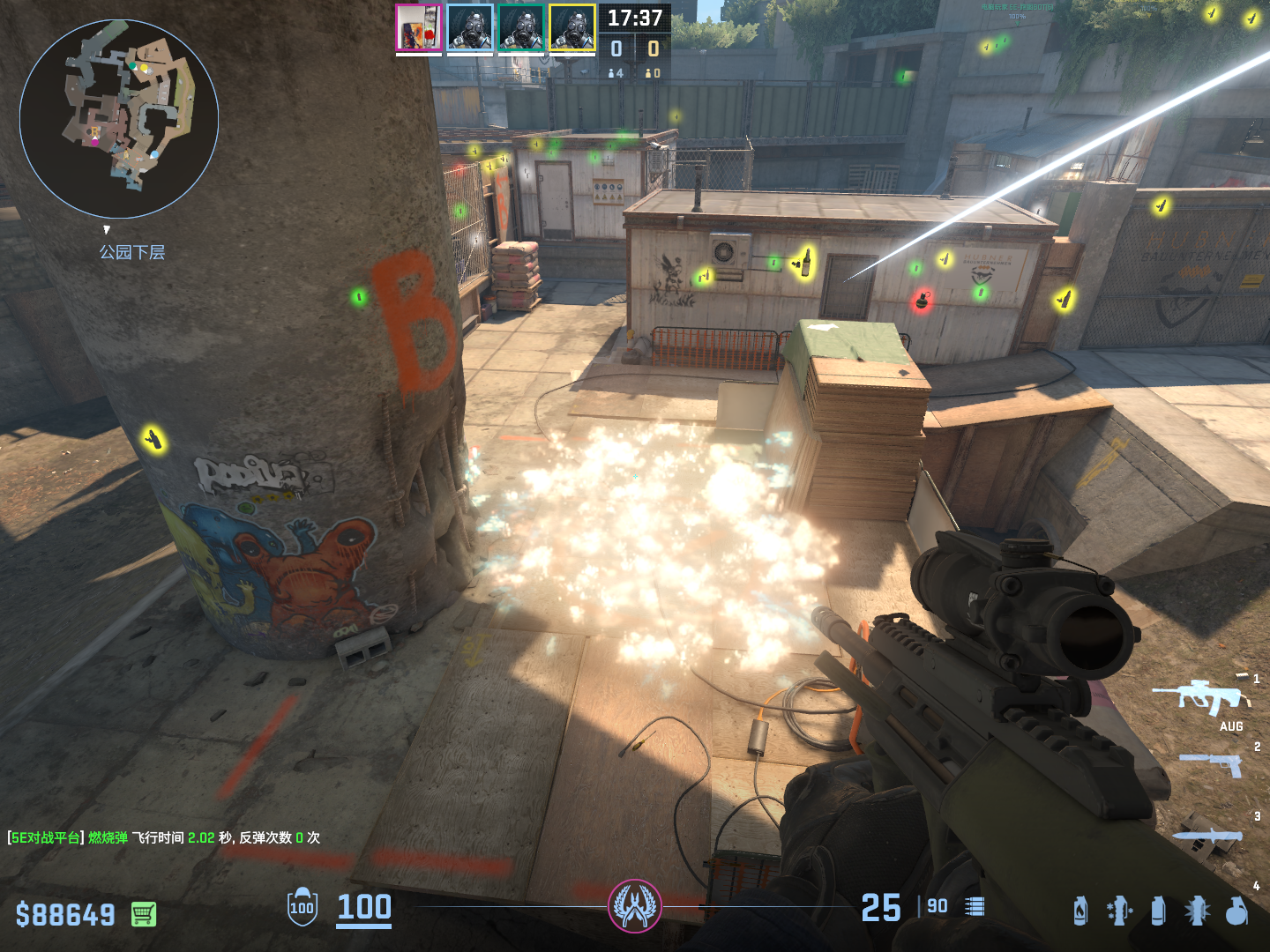Click the armor shield icon
Viewport: 1270px width, 952px height.
point(303,907)
